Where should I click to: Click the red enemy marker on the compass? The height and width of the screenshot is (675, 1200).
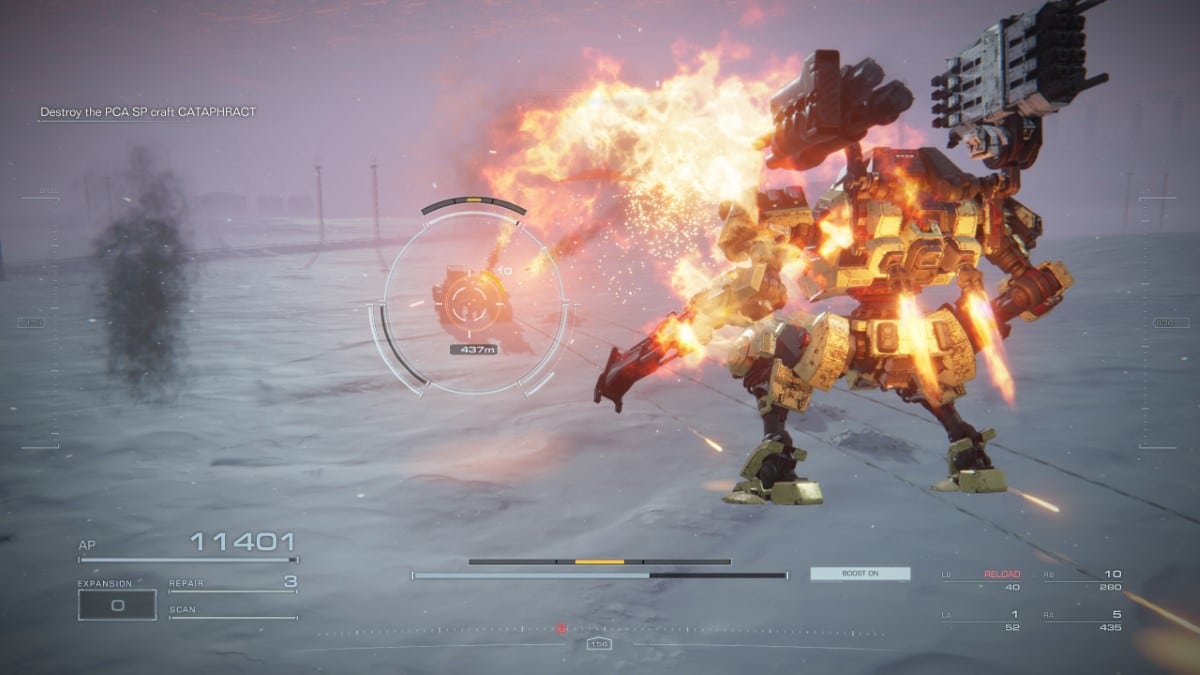coord(562,628)
